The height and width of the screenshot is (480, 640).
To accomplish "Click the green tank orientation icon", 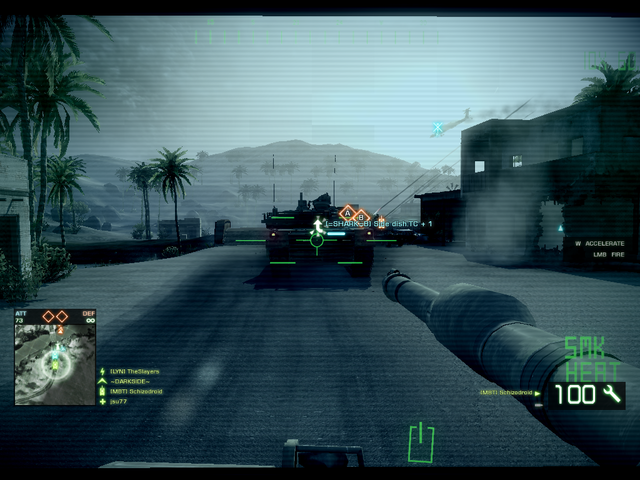I will click(421, 442).
